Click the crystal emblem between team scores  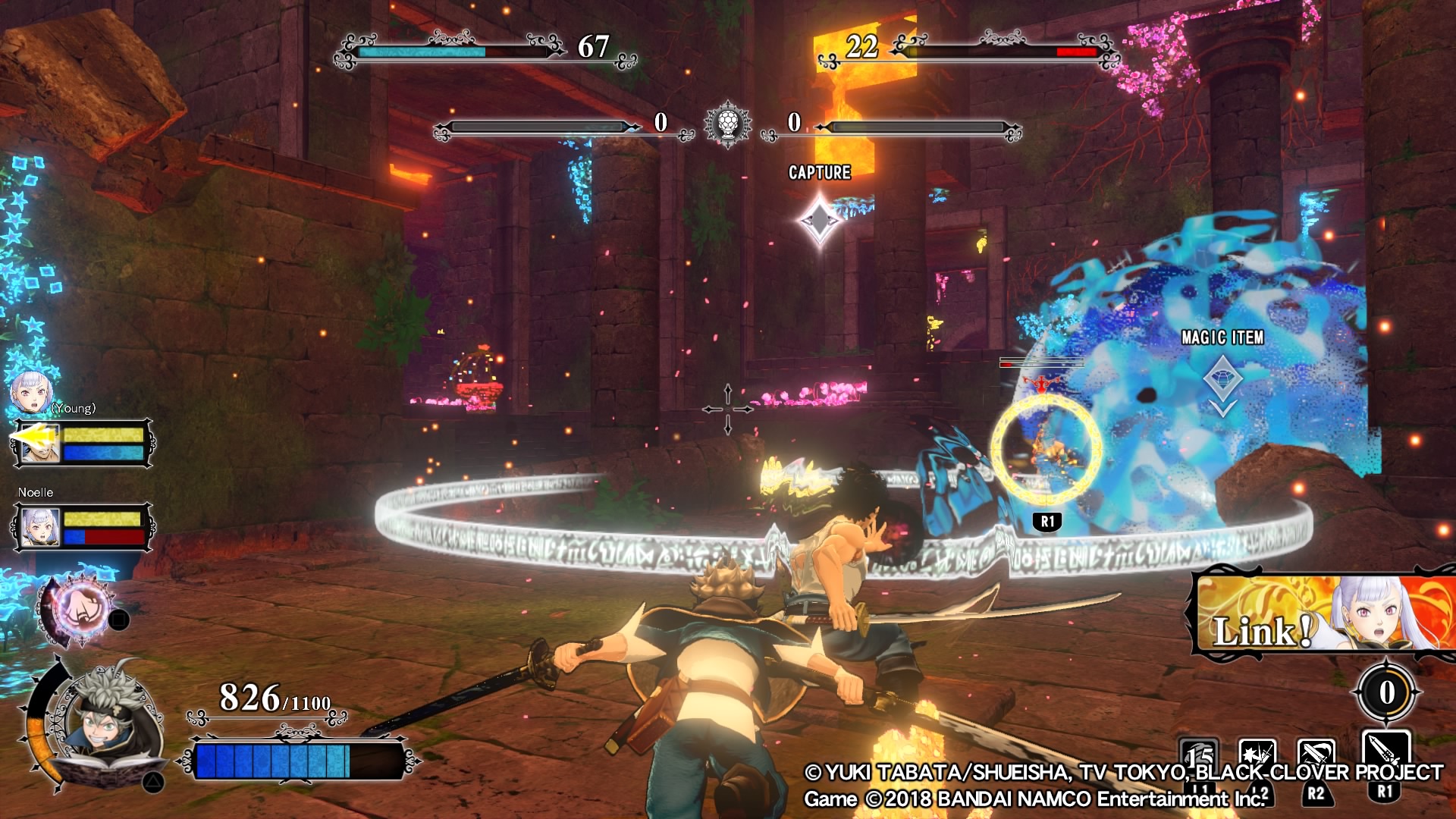pyautogui.click(x=728, y=124)
